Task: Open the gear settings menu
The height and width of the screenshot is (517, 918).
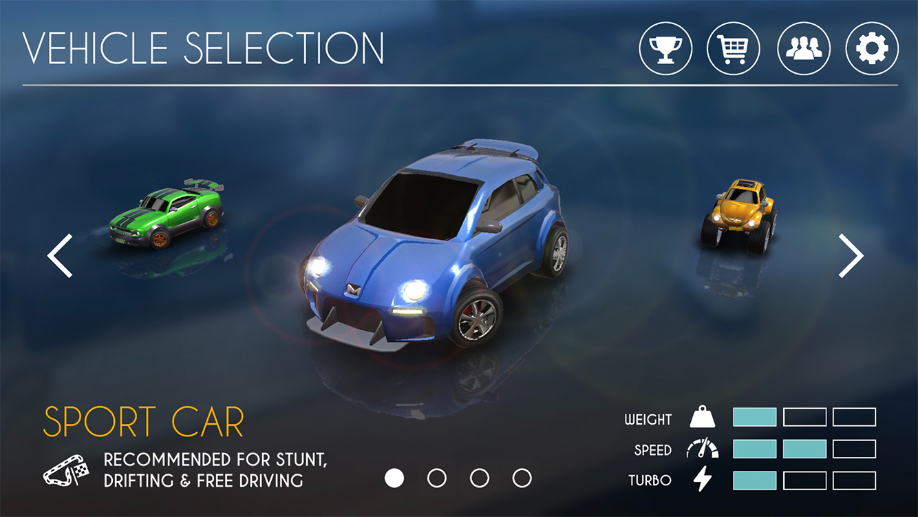Action: point(872,48)
